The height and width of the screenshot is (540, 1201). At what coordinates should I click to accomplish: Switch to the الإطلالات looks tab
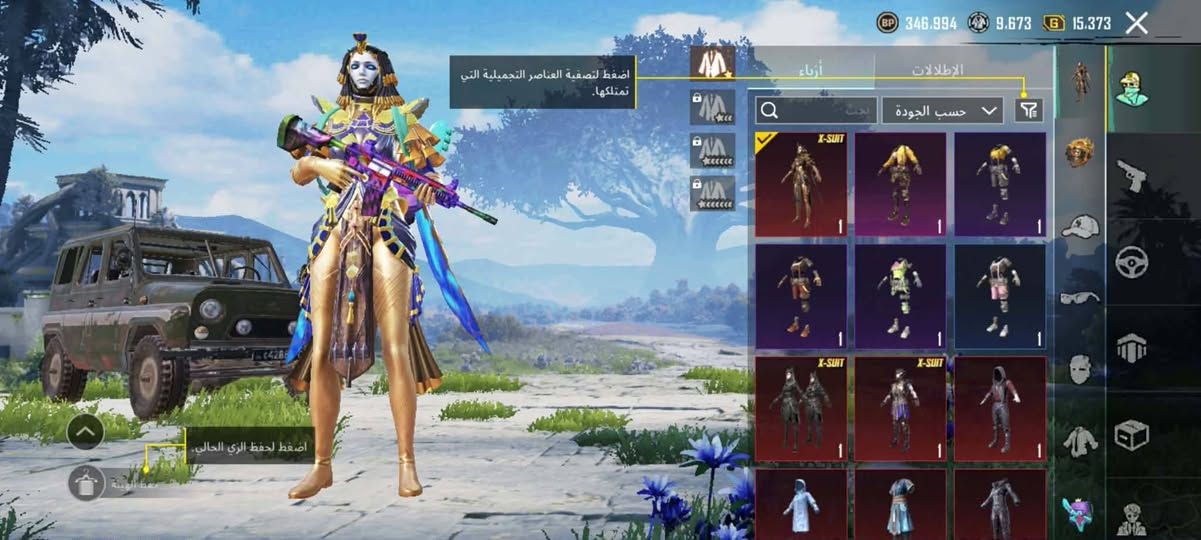[x=937, y=70]
